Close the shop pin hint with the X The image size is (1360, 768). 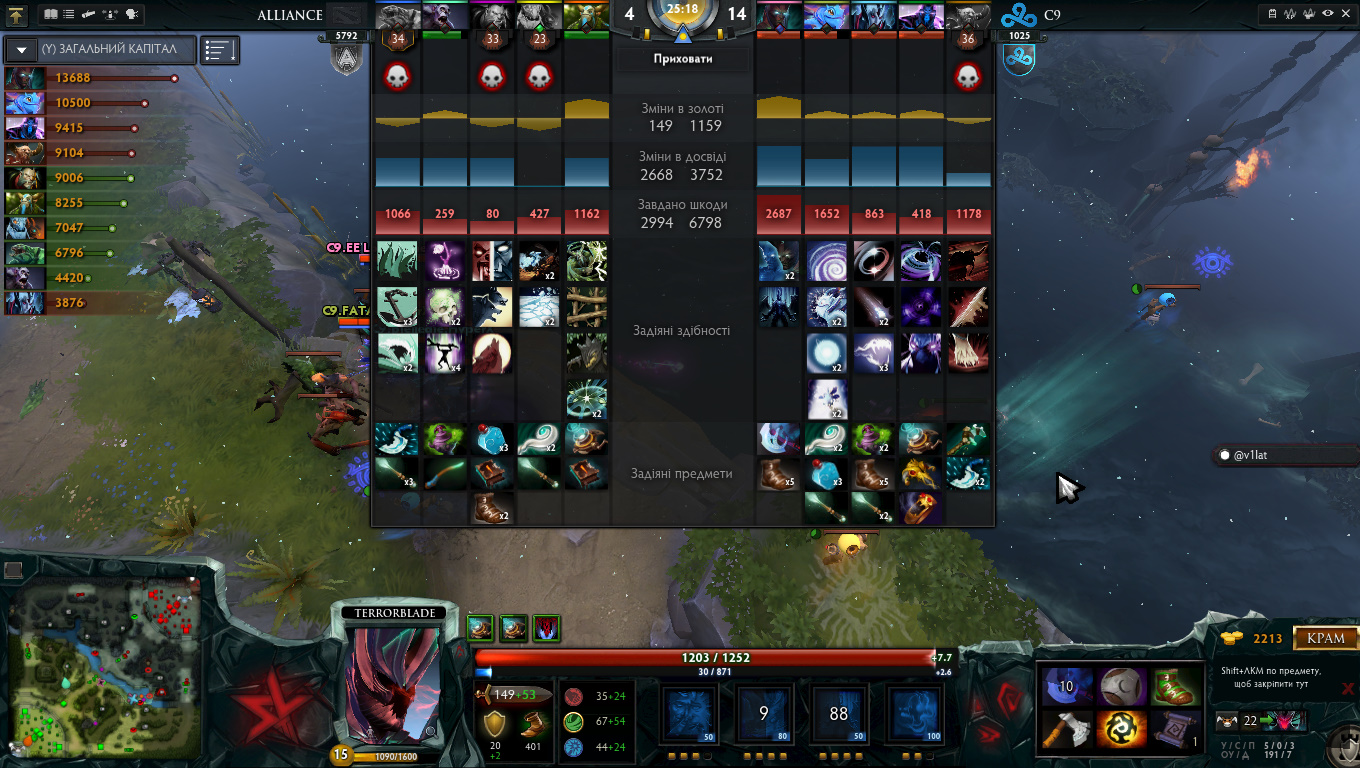(x=1348, y=688)
